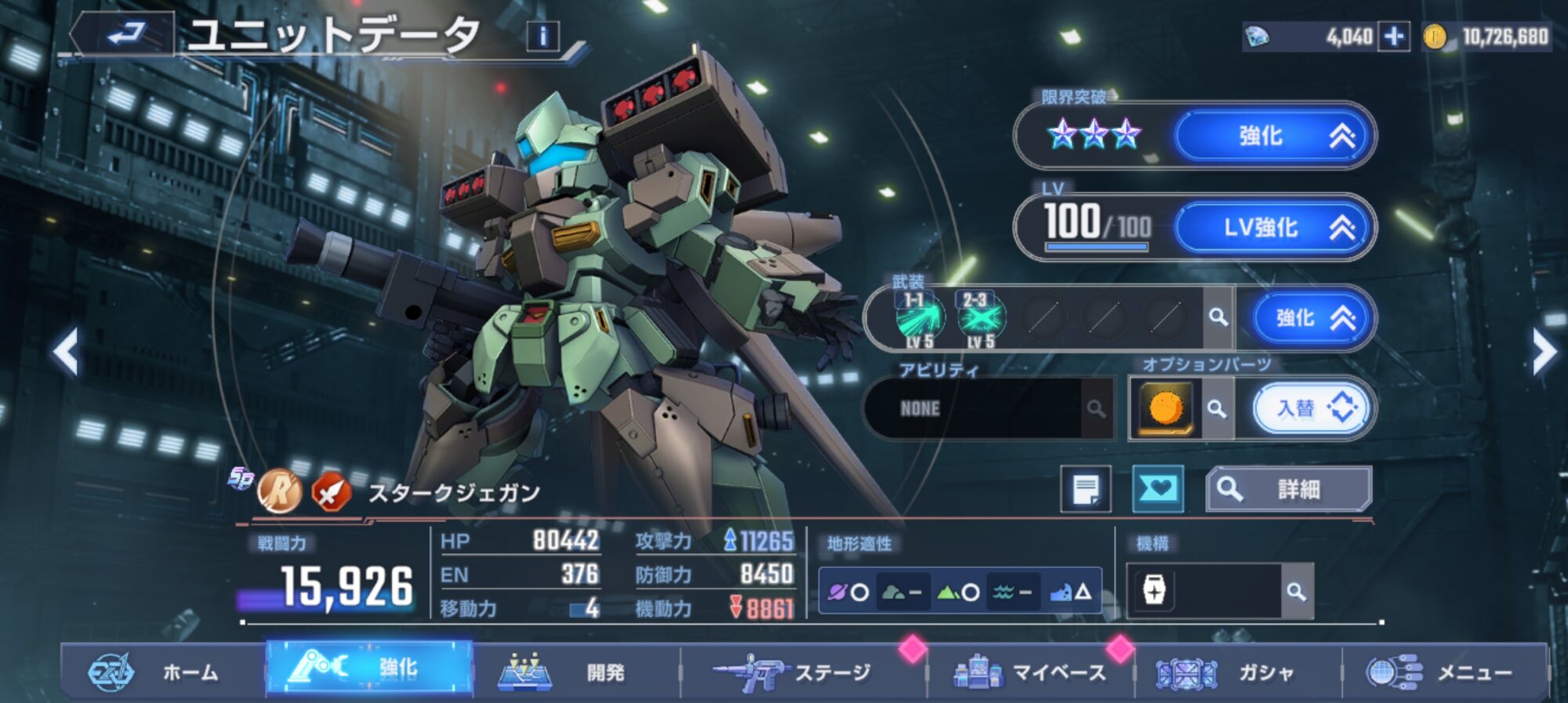The height and width of the screenshot is (703, 1568).
Task: Open the ガシャ gacha tab
Action: [1237, 672]
